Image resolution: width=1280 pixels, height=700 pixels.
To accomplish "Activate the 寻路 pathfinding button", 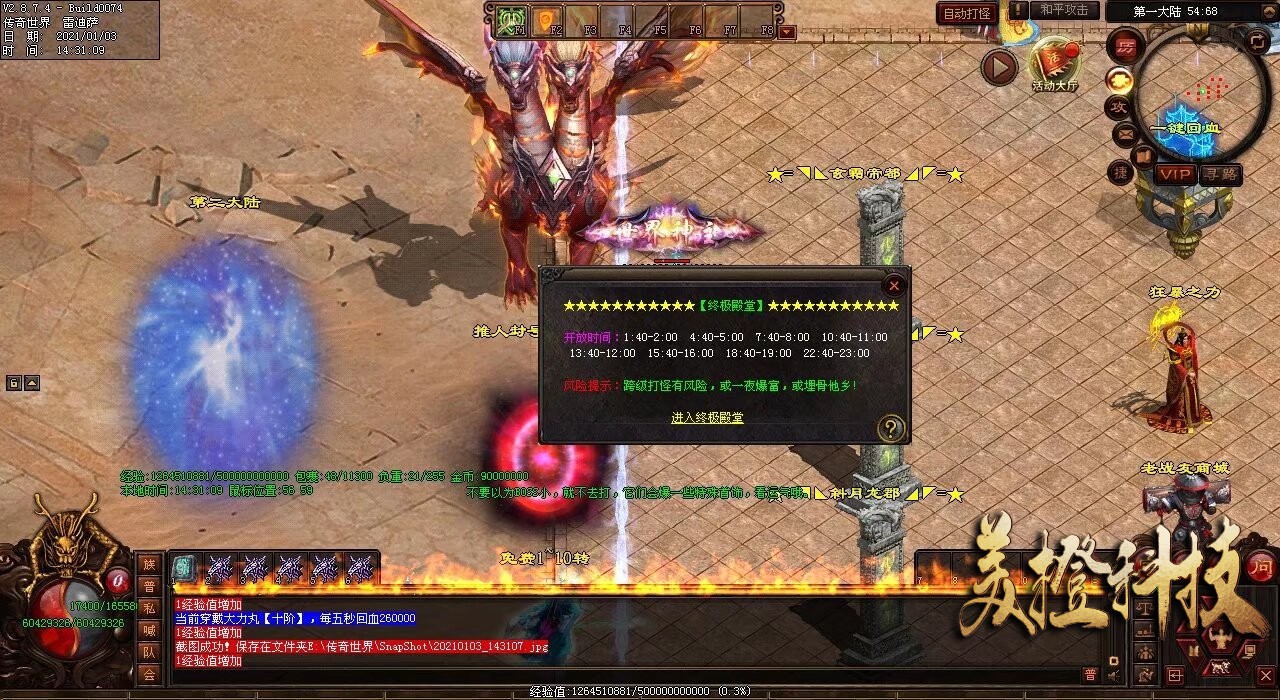I will 1220,174.
